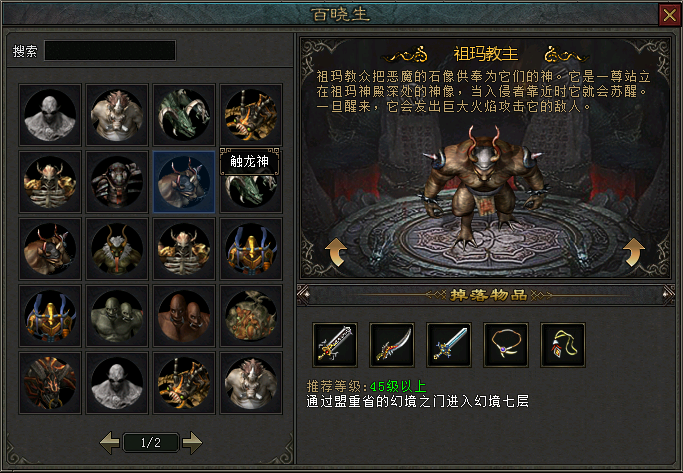Viewport: 683px width, 473px height.
Task: Inspect the purple gem necklace drop
Action: click(x=506, y=343)
